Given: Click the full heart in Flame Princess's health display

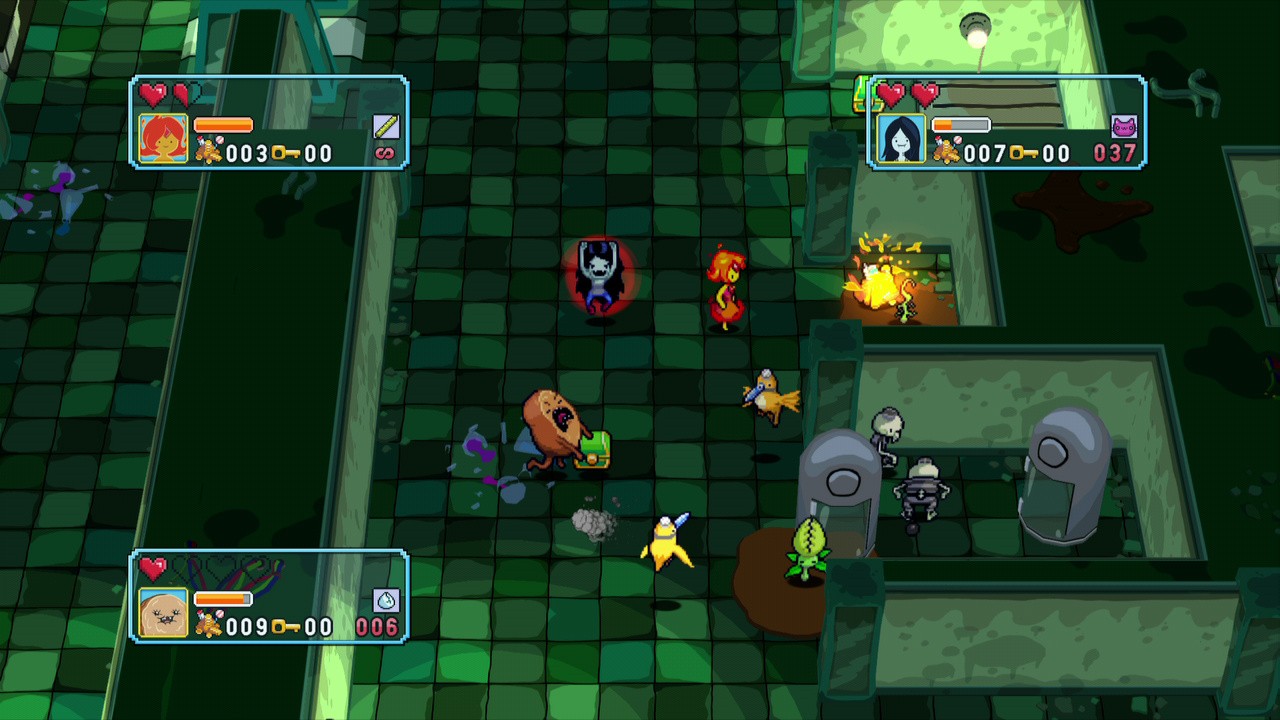Looking at the screenshot, I should tap(153, 93).
